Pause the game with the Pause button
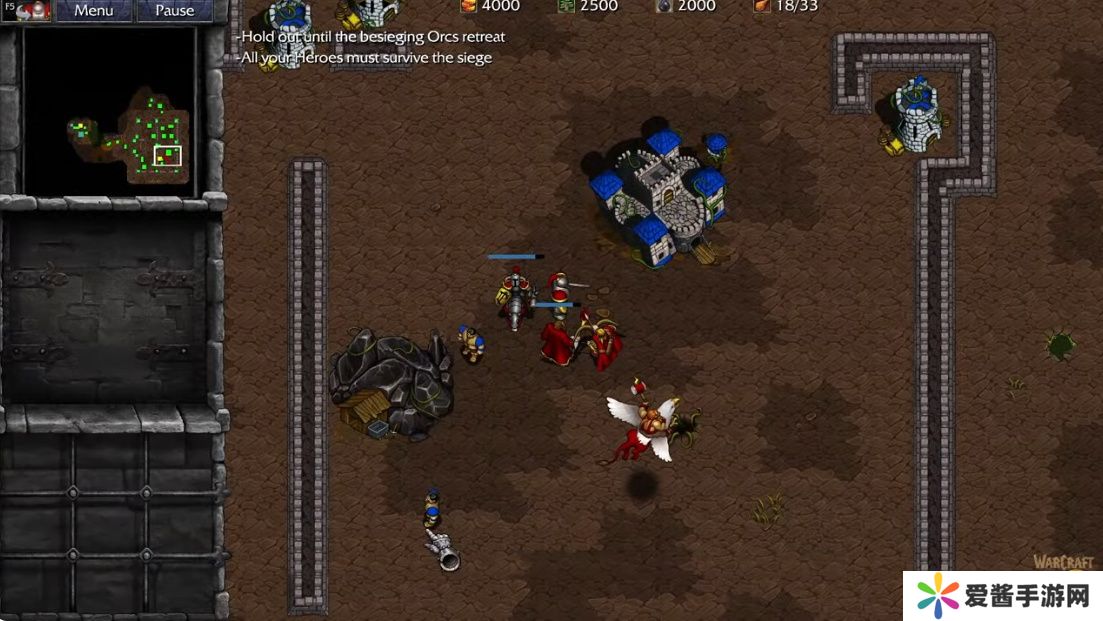 point(174,11)
